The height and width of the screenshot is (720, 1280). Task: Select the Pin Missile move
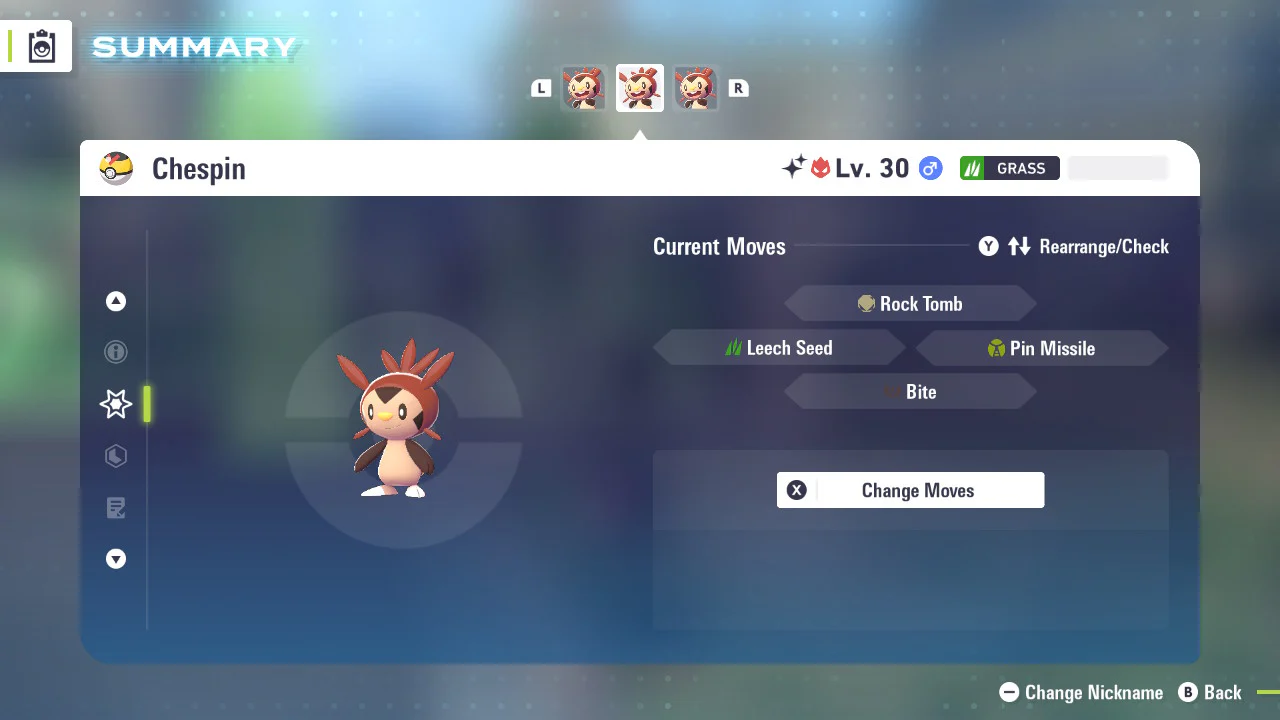1041,348
